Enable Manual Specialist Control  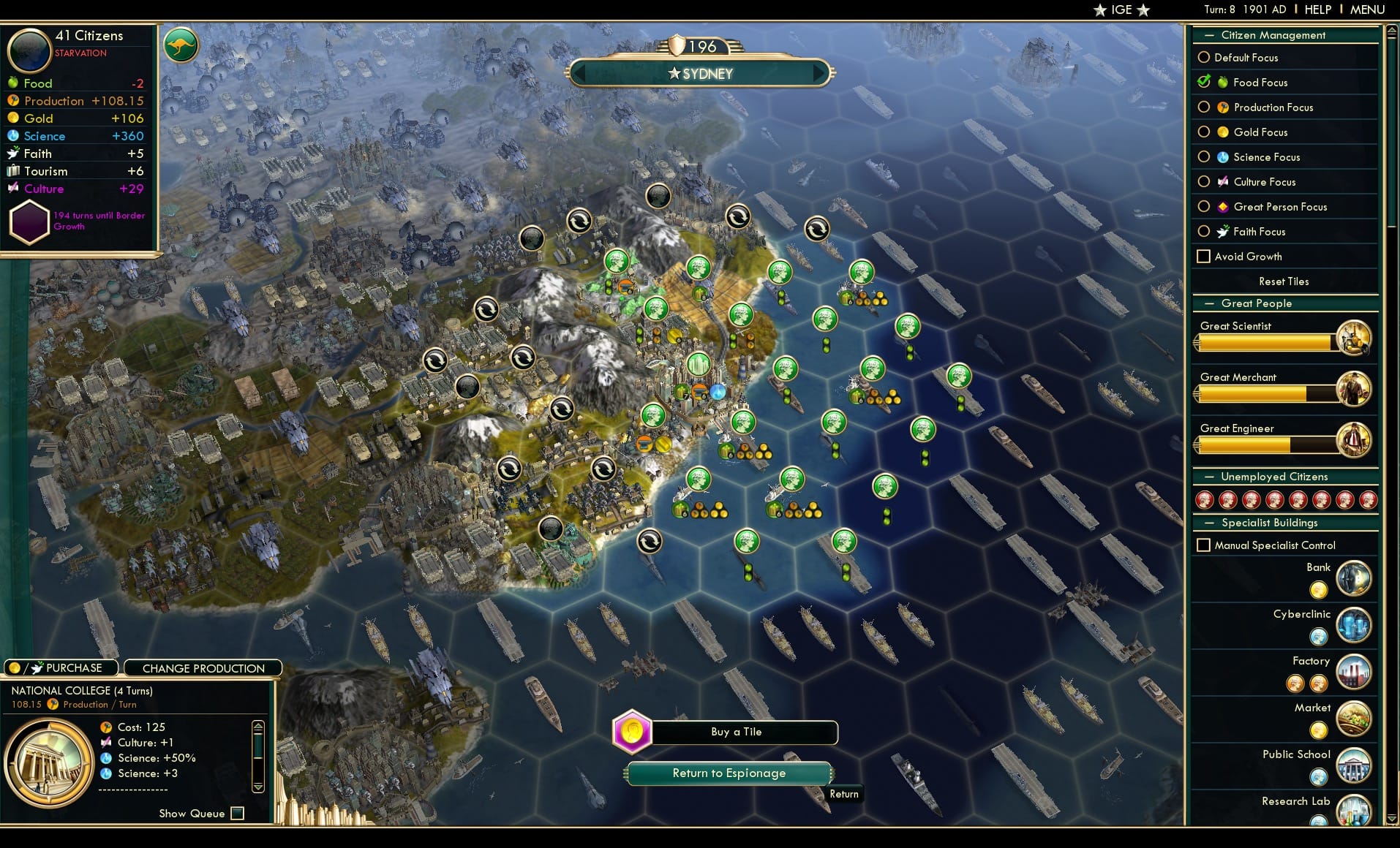(x=1203, y=545)
